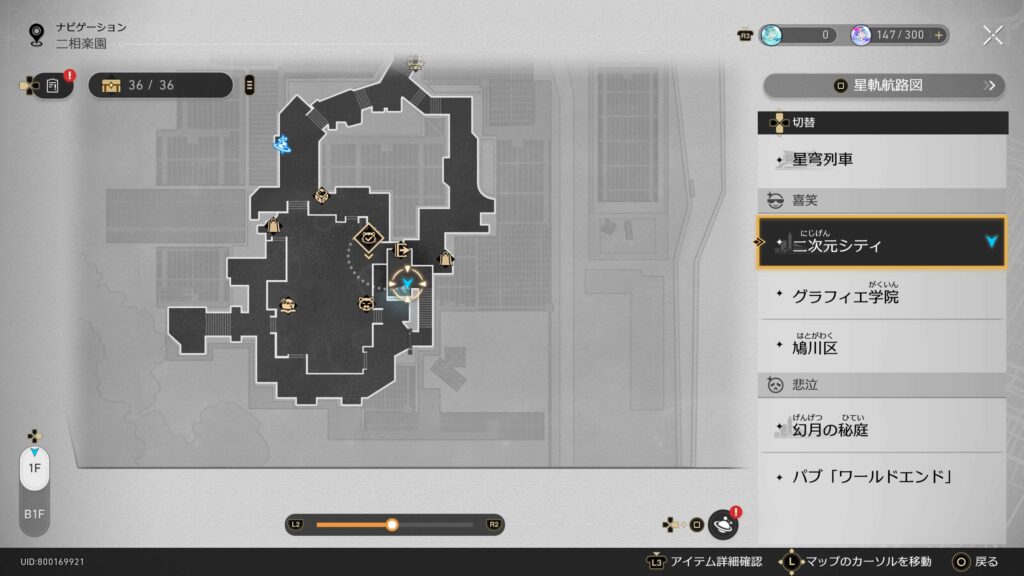Viewport: 1024px width, 576px height.
Task: Select the diamond mission marker on map
Action: 369,237
